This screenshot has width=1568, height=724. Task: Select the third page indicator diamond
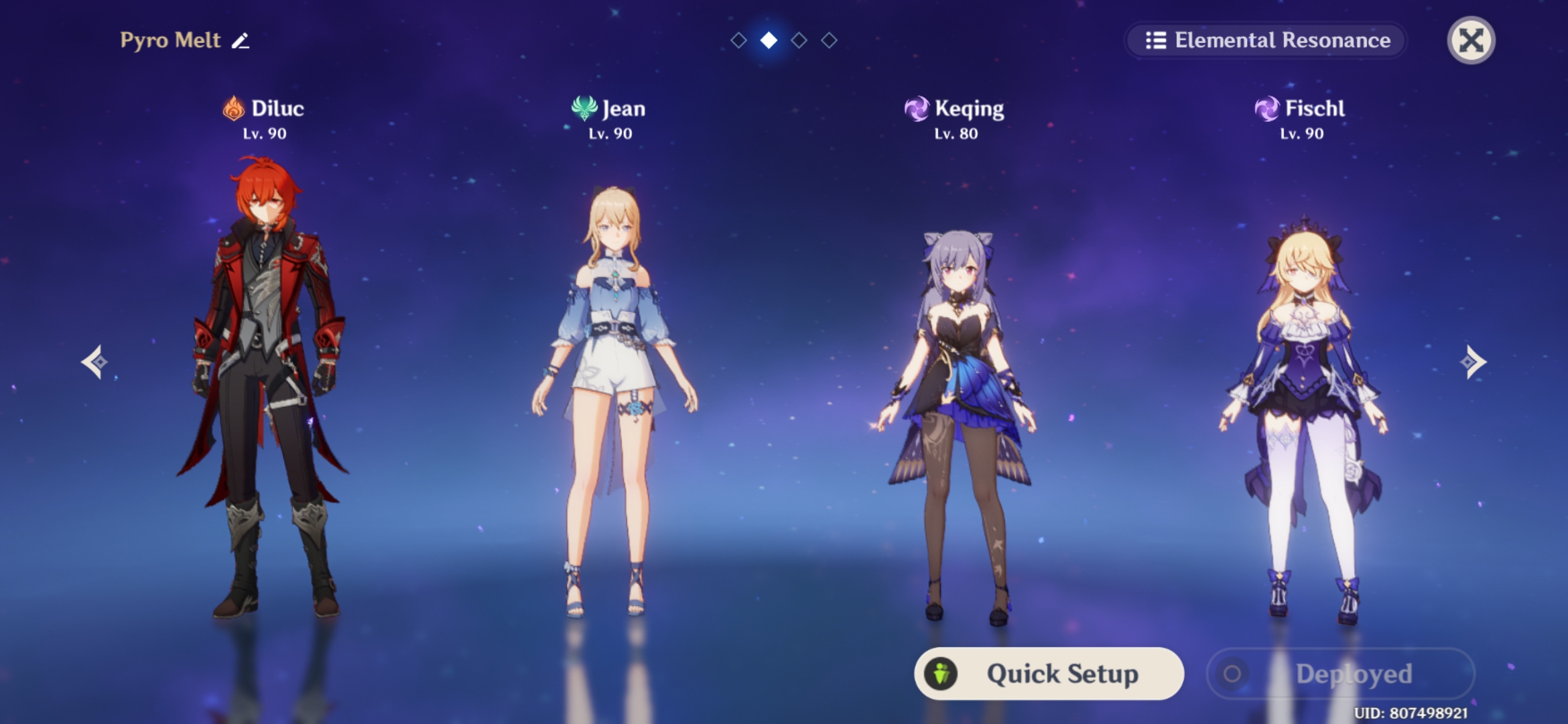799,40
